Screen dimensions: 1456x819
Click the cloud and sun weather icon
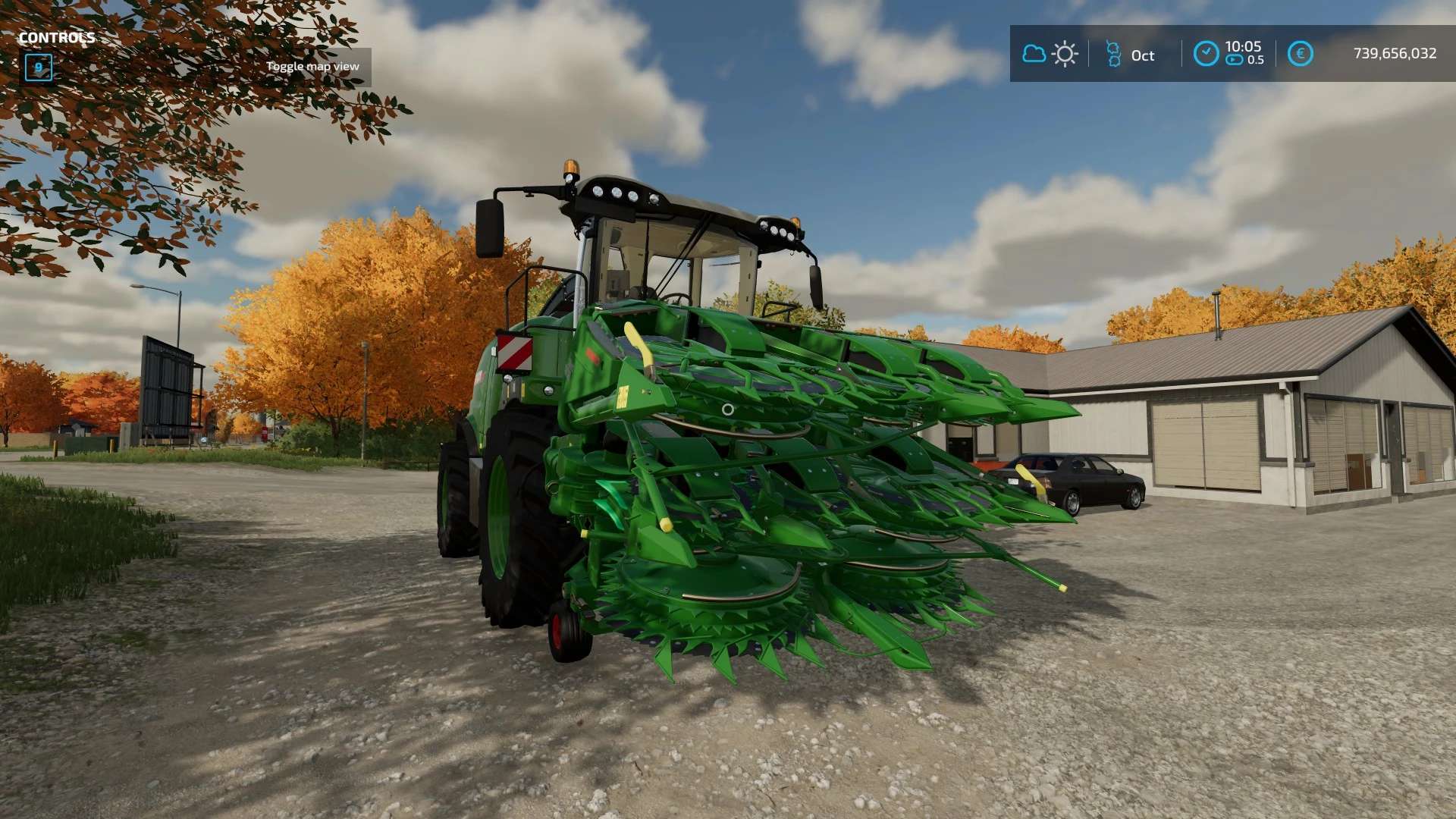point(1050,54)
